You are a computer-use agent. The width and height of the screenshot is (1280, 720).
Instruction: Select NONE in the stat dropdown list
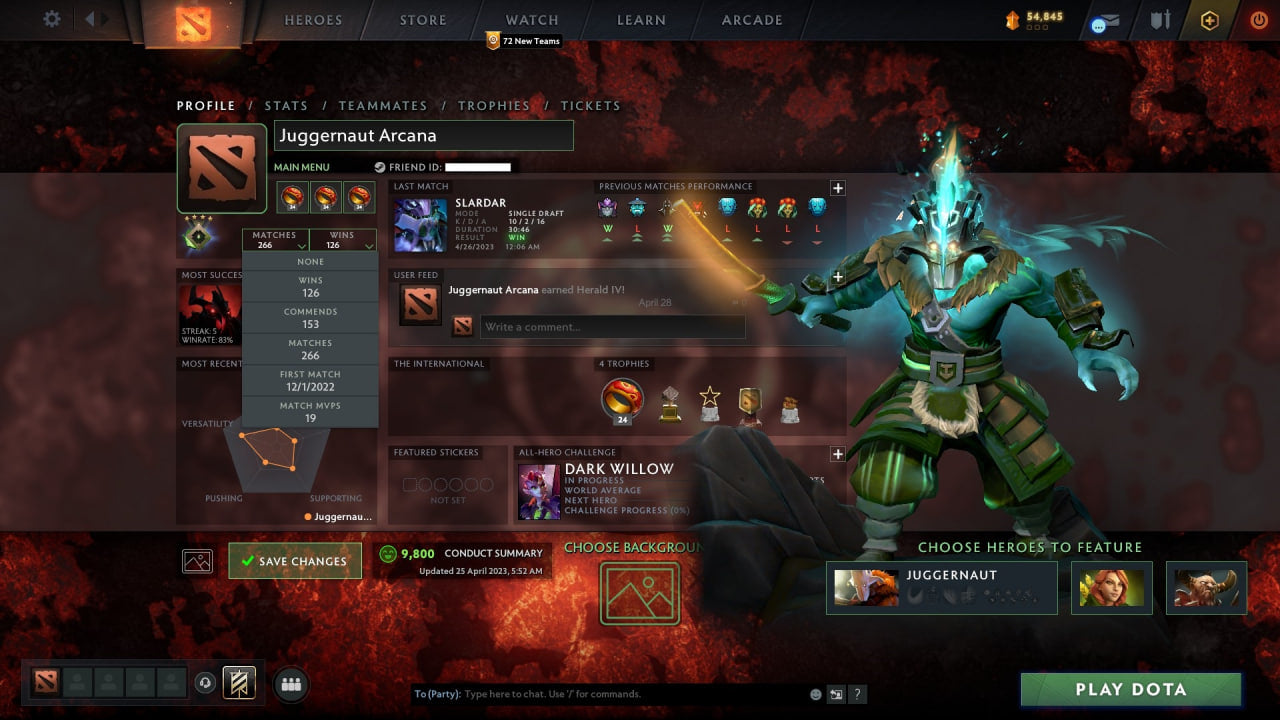click(x=310, y=261)
